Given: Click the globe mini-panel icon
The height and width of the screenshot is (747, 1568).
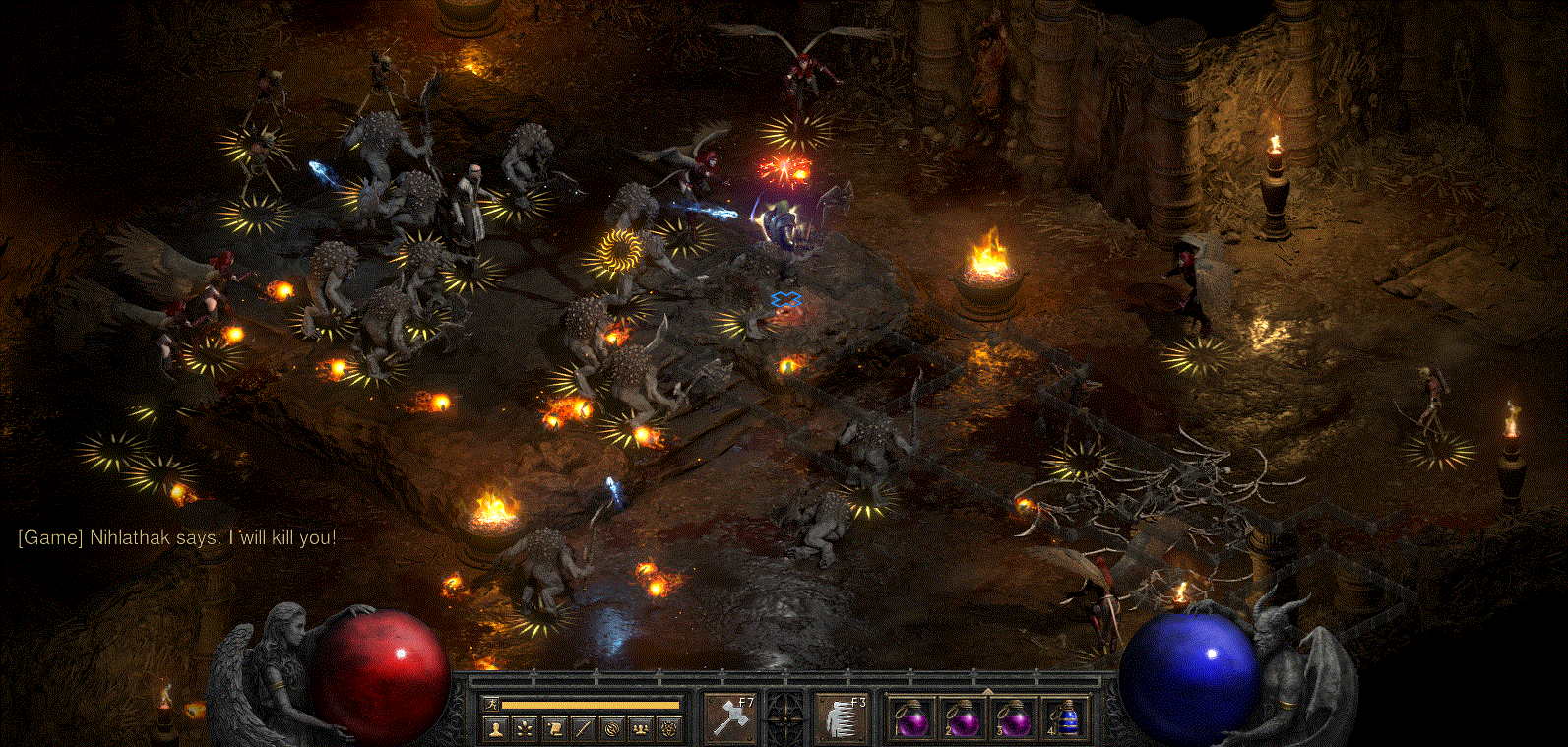Looking at the screenshot, I should [612, 728].
